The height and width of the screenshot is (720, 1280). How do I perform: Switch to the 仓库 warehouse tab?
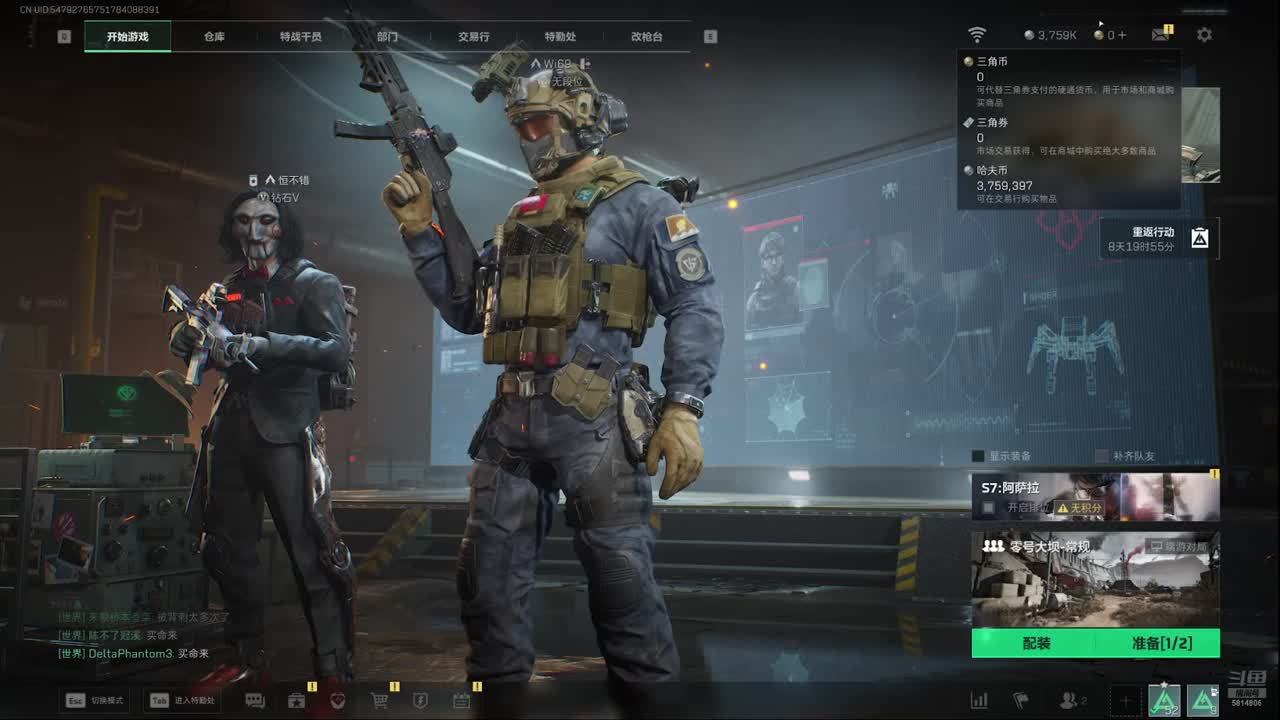pos(214,37)
